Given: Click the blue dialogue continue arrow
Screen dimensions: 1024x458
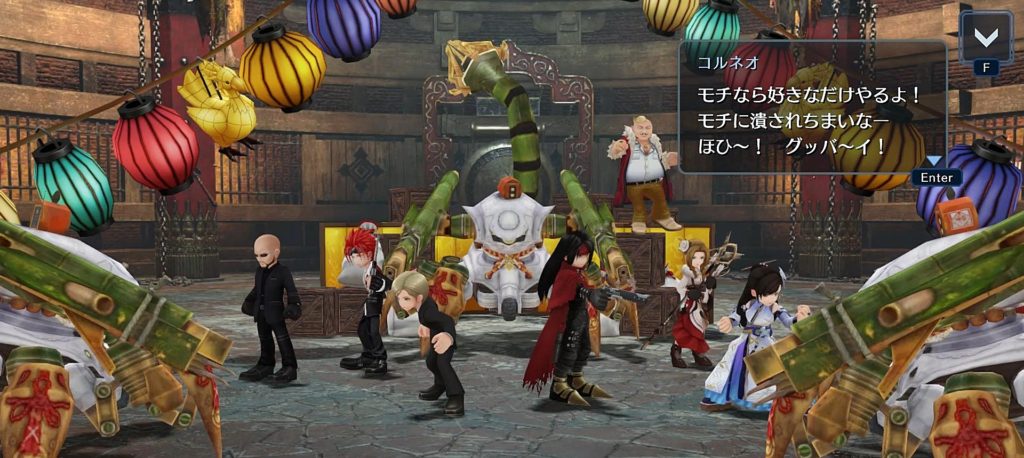Looking at the screenshot, I should 934,161.
